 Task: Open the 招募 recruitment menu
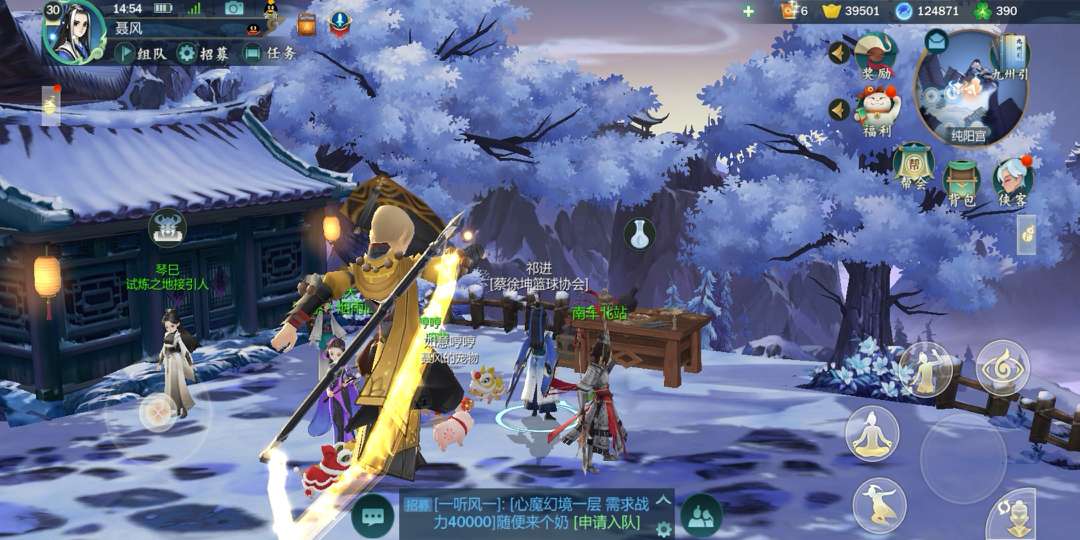pos(202,53)
